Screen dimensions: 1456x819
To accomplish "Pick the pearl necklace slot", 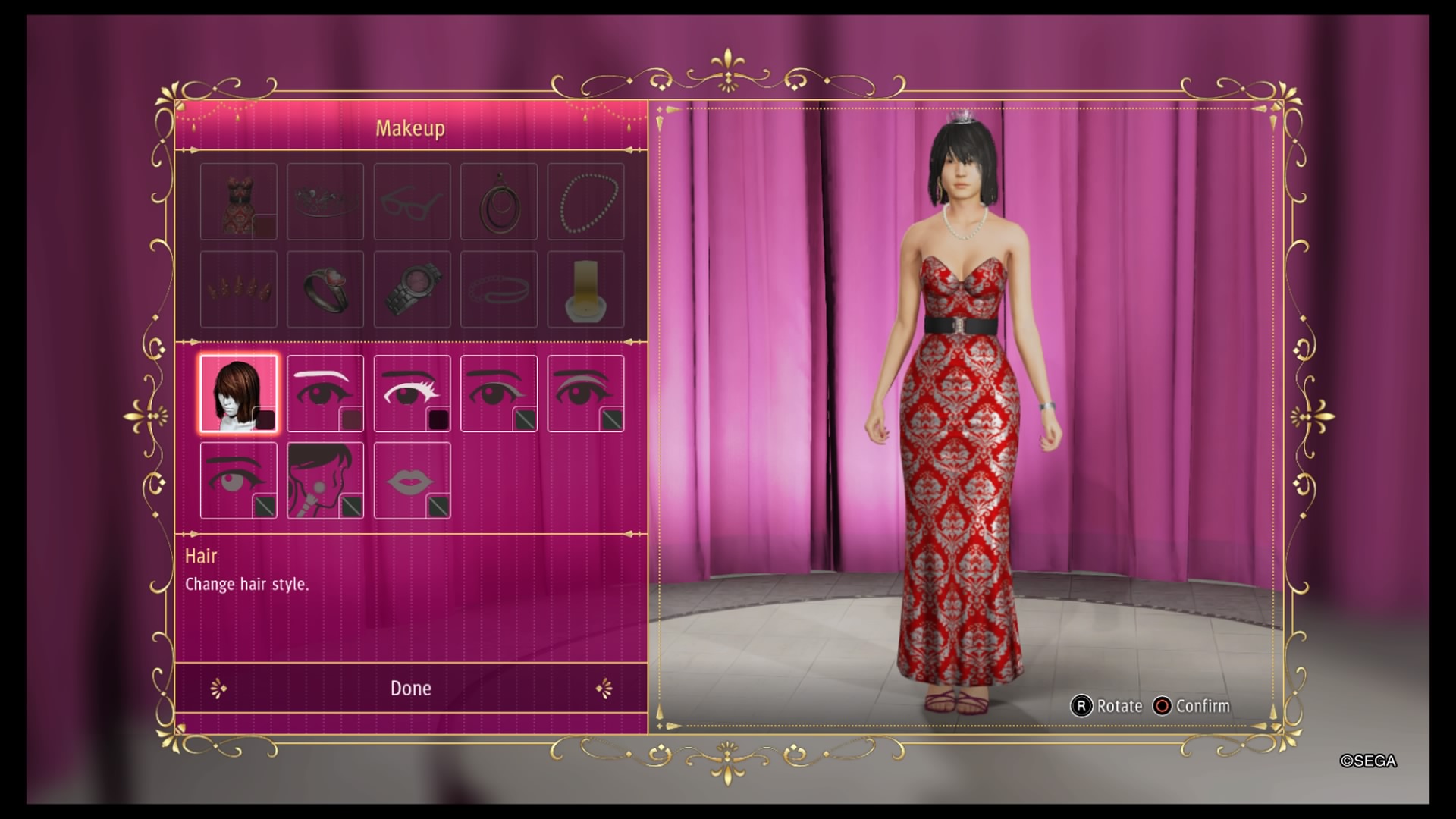I will point(585,202).
